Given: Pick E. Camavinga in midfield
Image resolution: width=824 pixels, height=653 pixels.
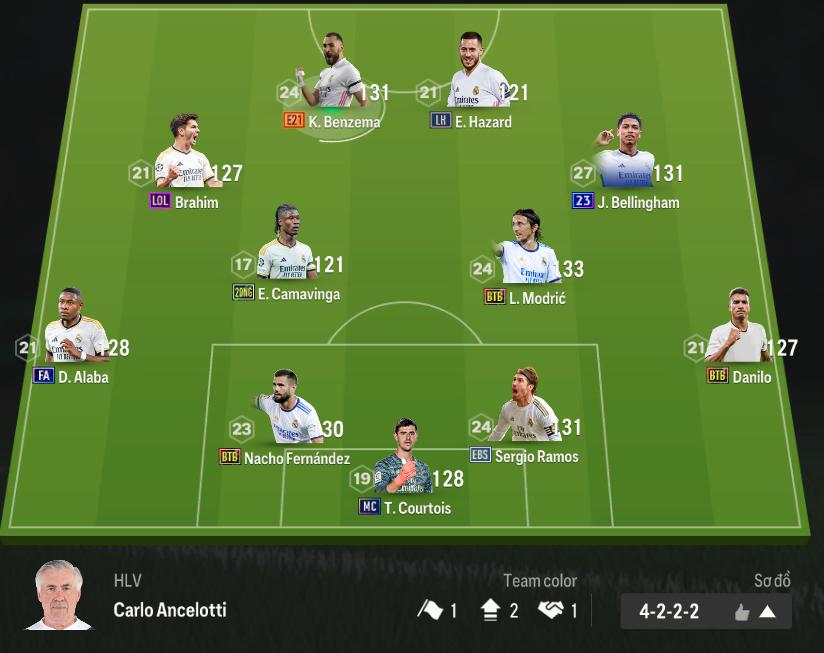Looking at the screenshot, I should point(287,248).
